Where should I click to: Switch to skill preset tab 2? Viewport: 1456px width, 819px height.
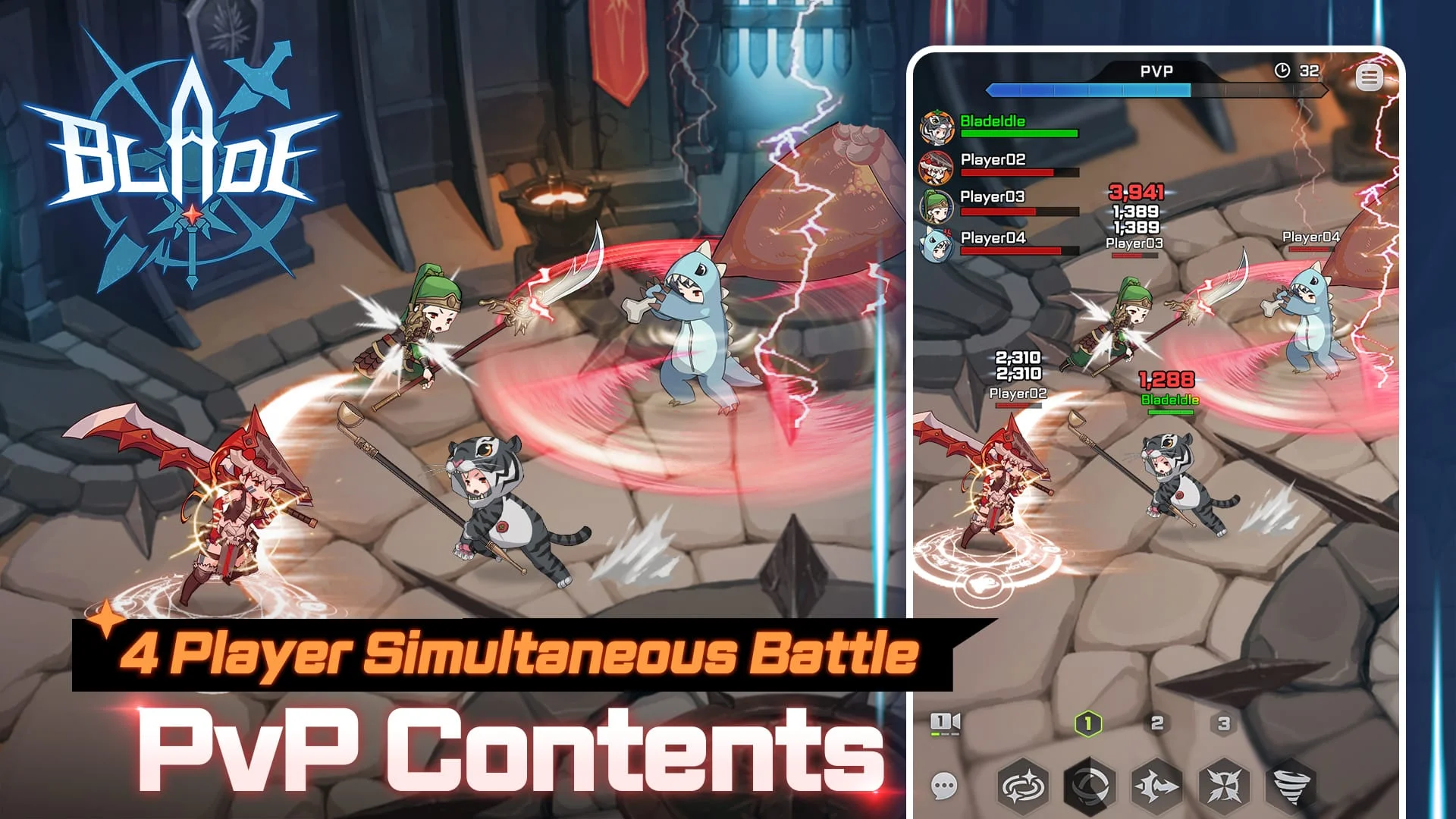coord(1157,724)
